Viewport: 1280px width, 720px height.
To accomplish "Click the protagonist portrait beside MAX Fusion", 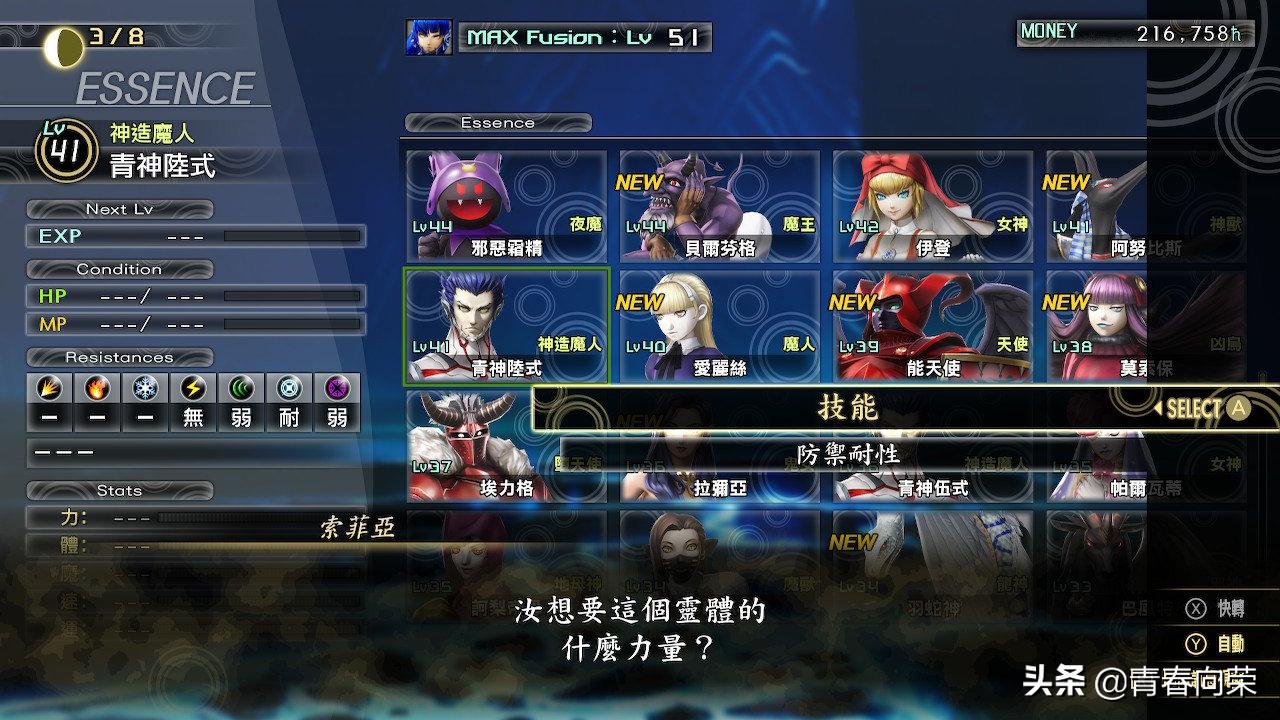I will coord(428,38).
